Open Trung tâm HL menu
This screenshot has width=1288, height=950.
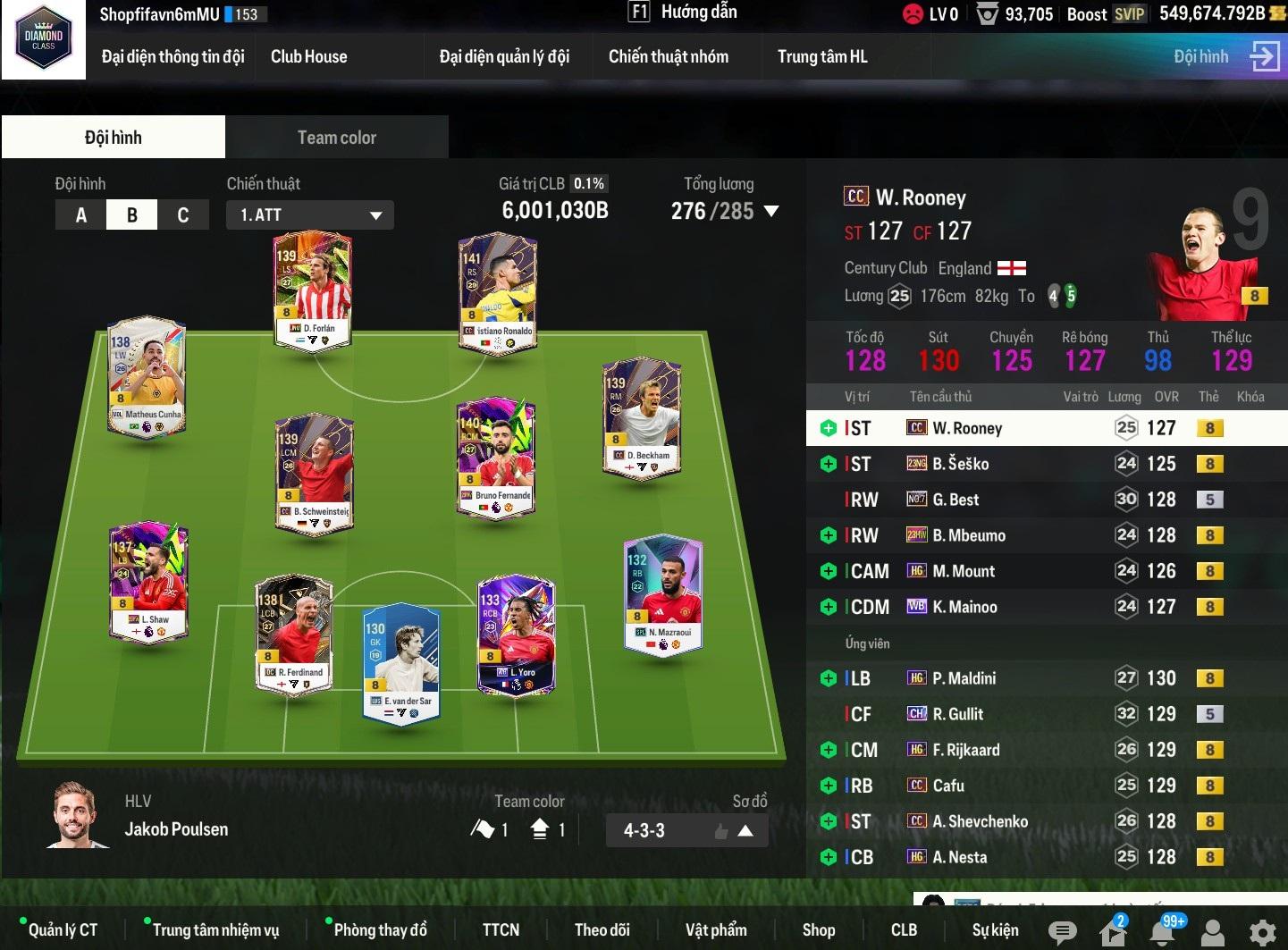pos(821,57)
